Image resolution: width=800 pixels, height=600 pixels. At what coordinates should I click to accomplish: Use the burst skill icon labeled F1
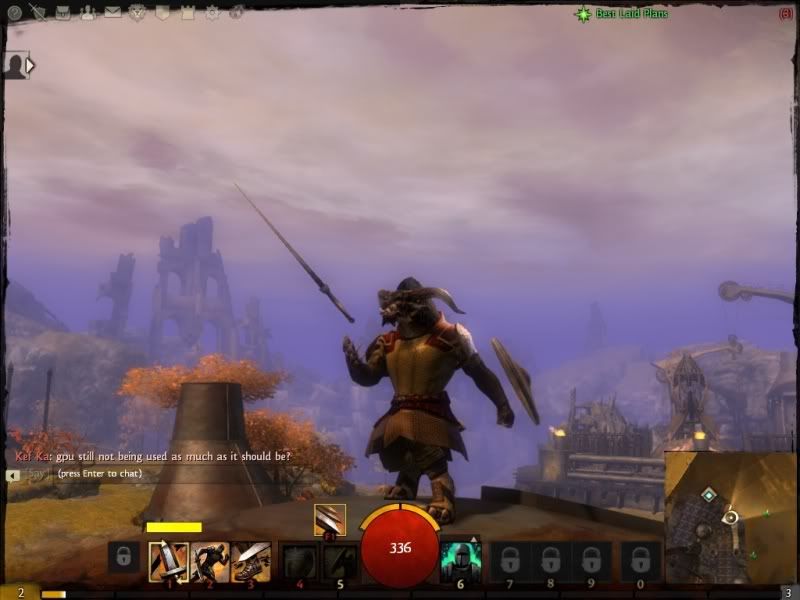[330, 519]
